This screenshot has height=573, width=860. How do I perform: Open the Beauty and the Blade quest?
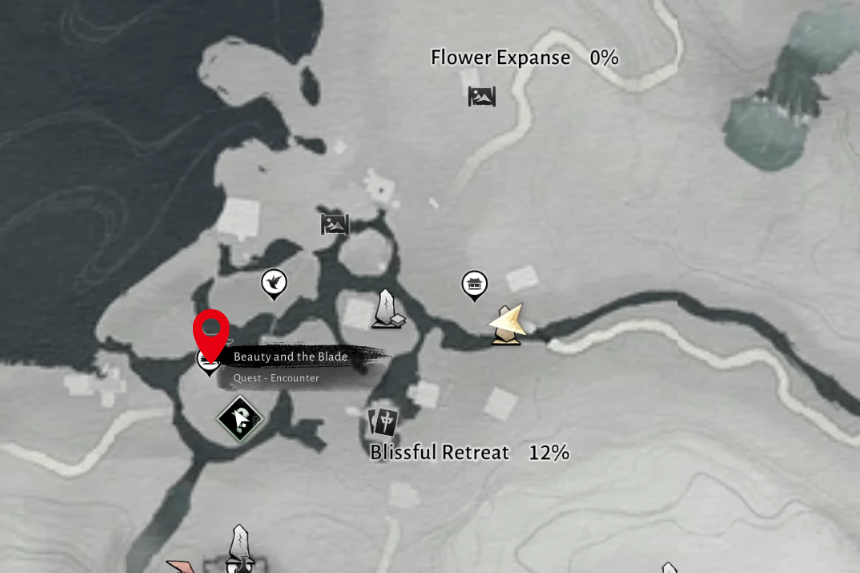pyautogui.click(x=290, y=357)
